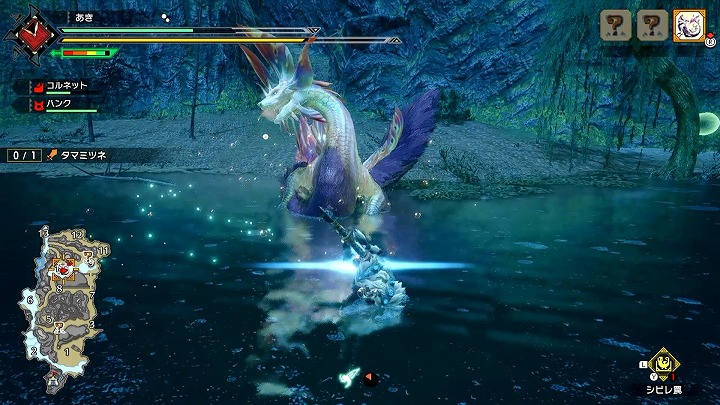Click the wirebug gauge icon
The height and width of the screenshot is (405, 720).
coord(350,376)
